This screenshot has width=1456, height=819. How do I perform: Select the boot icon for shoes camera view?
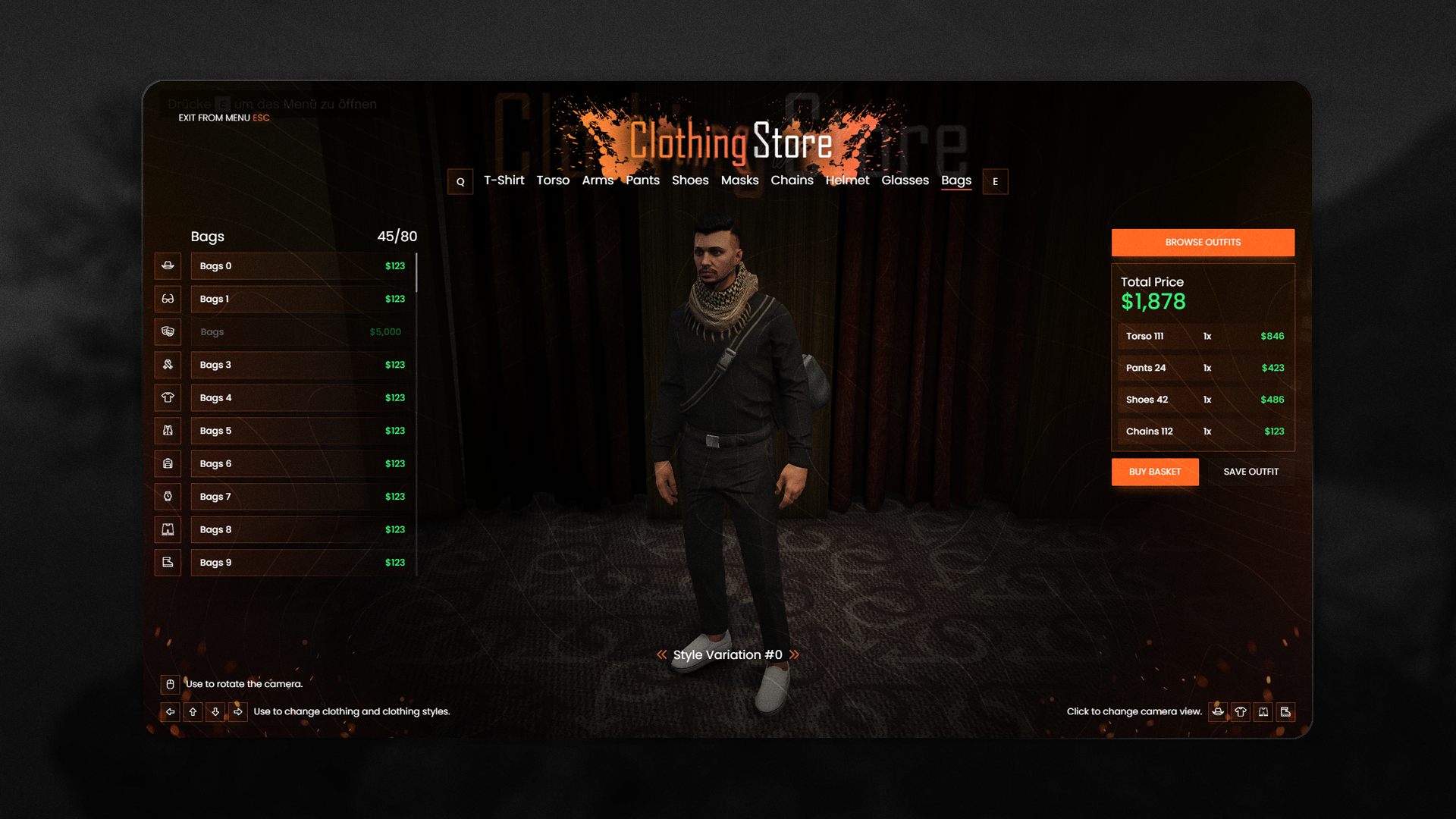1286,712
